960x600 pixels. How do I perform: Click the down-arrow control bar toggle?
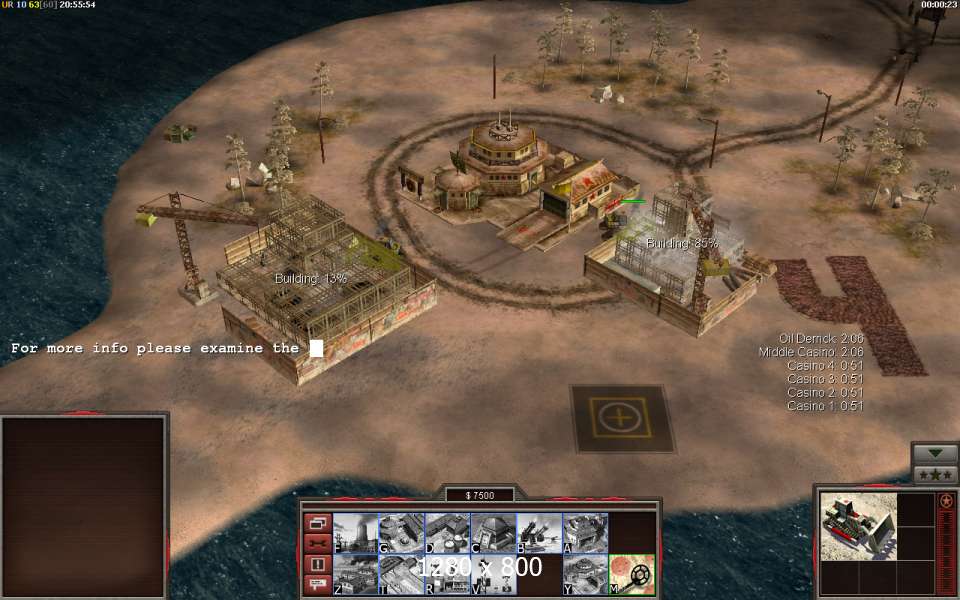pos(935,453)
